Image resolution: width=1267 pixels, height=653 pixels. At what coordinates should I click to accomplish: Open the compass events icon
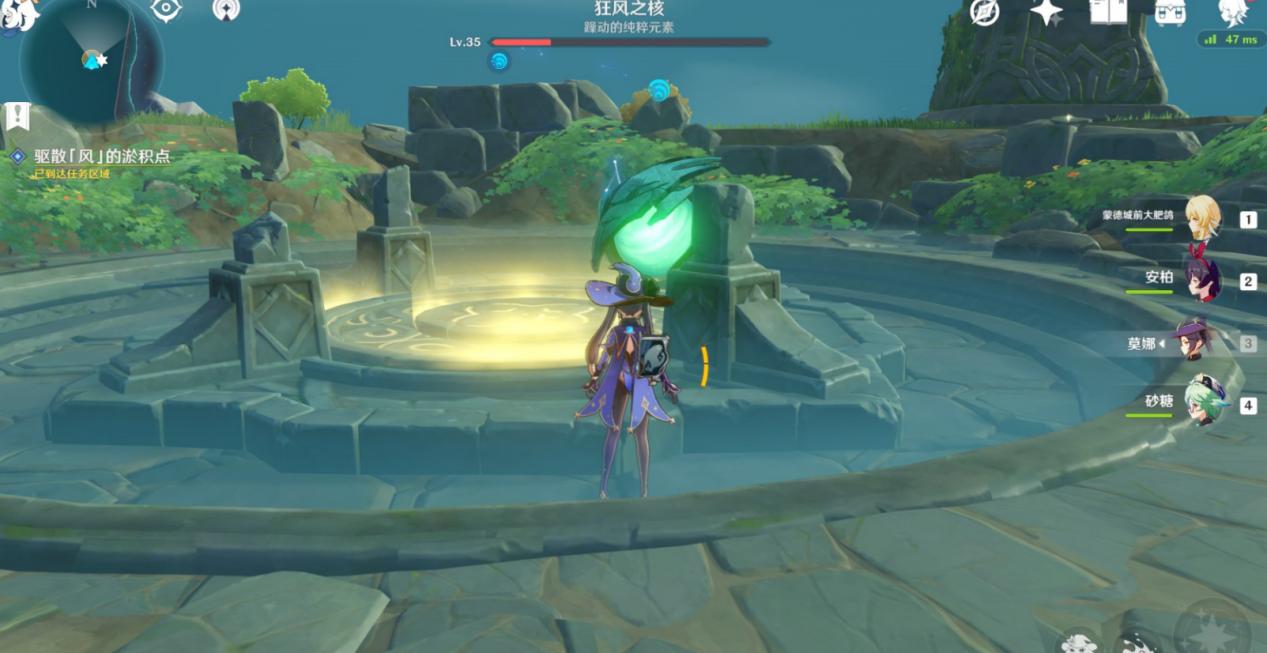[x=985, y=12]
